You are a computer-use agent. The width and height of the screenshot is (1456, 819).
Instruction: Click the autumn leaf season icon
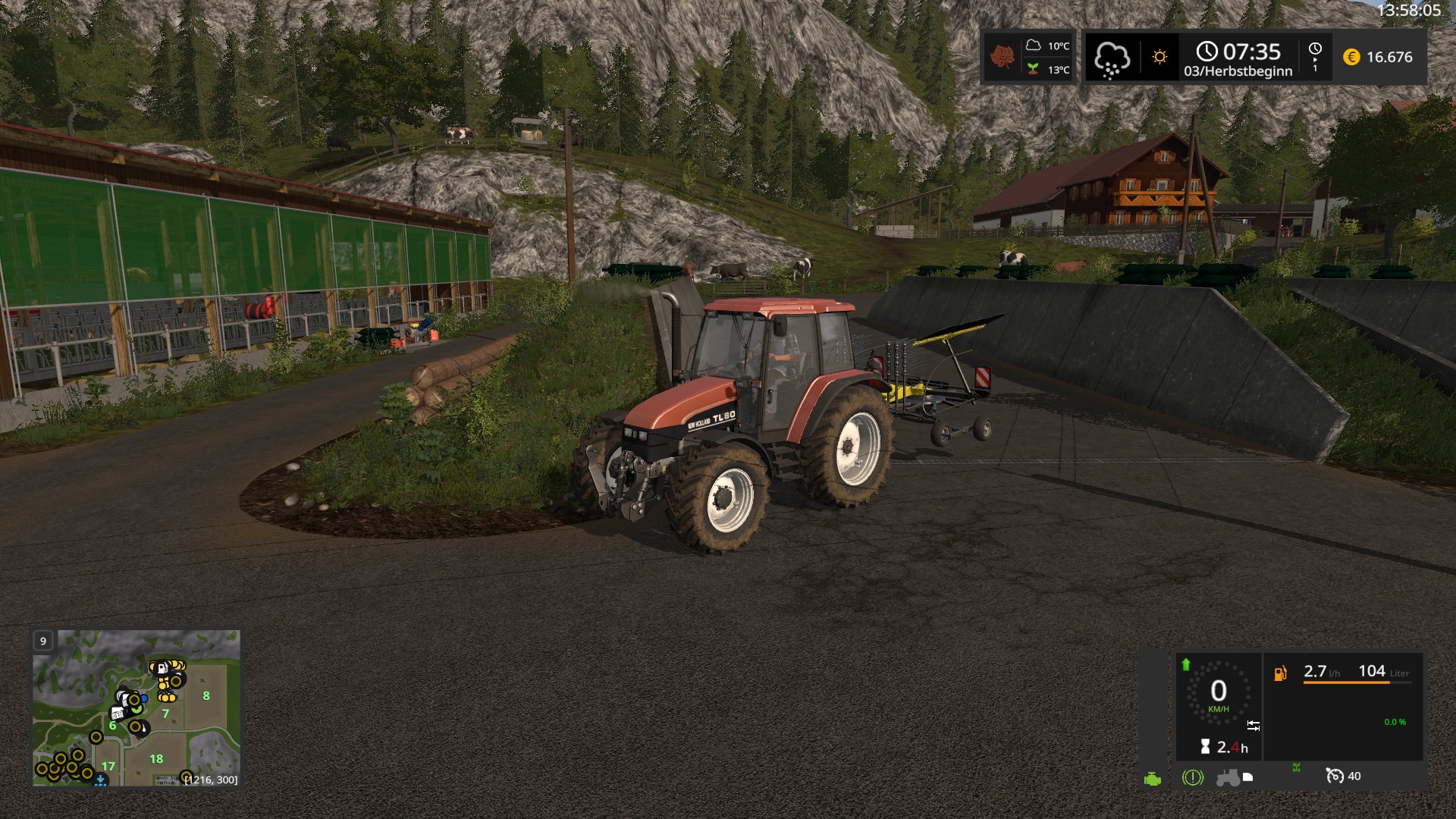pyautogui.click(x=1003, y=57)
